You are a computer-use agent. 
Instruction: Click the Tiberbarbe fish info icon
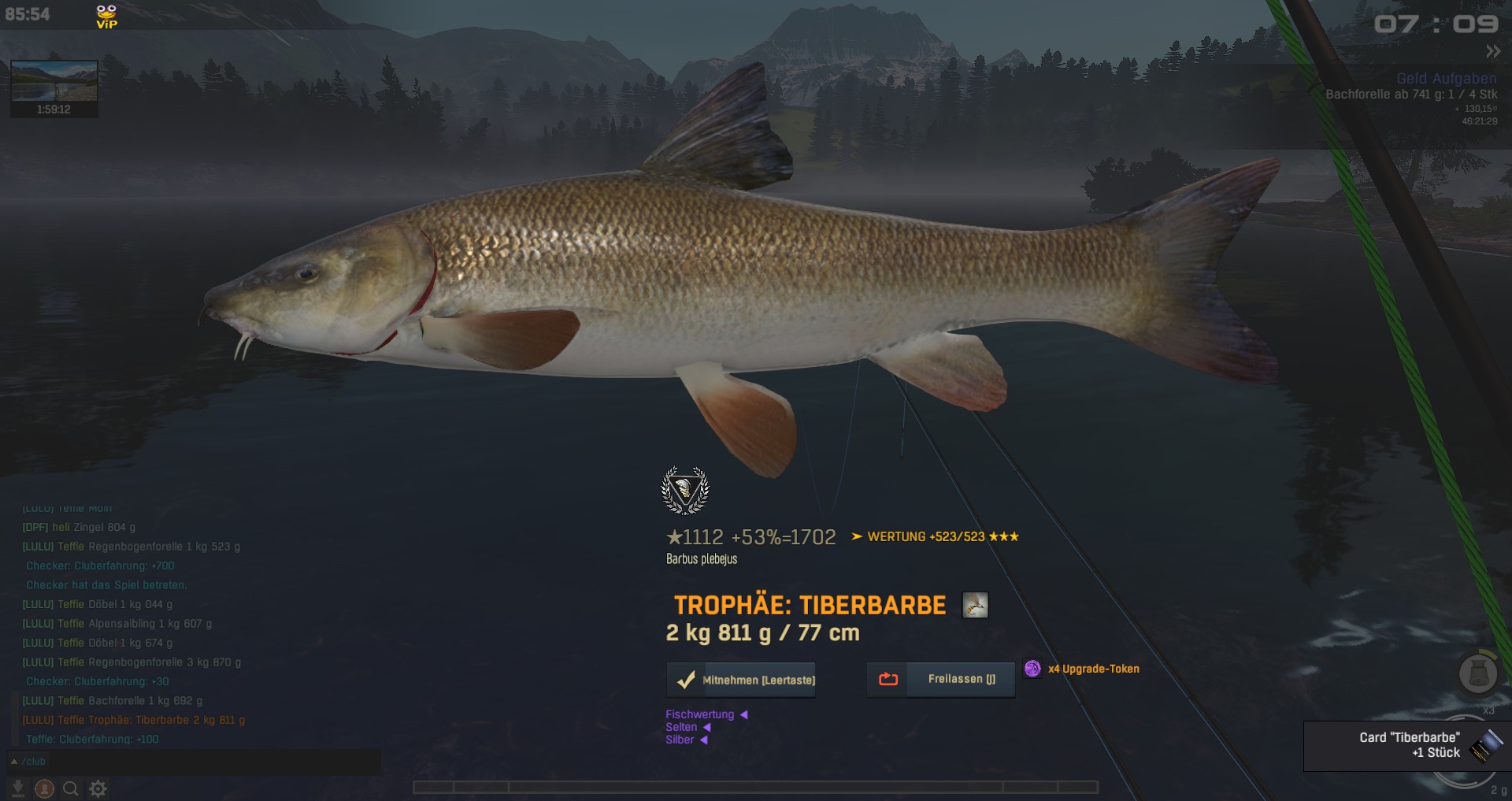pyautogui.click(x=975, y=606)
